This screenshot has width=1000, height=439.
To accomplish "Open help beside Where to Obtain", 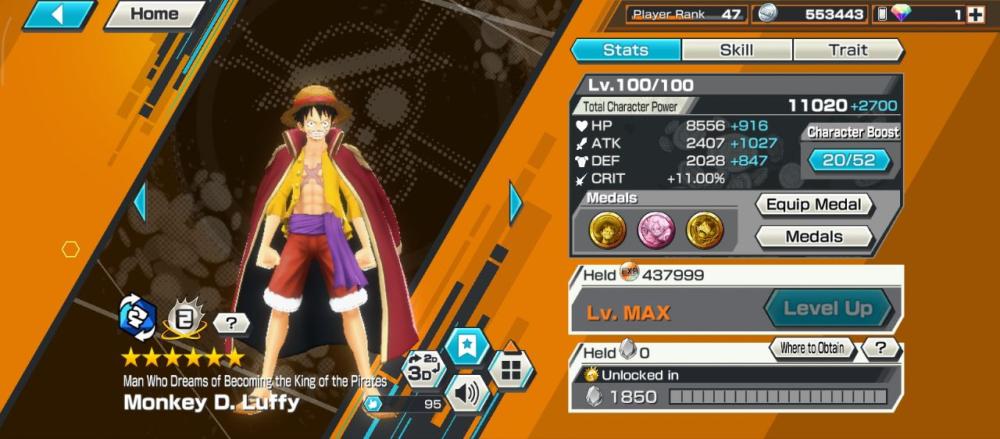I will click(x=880, y=349).
